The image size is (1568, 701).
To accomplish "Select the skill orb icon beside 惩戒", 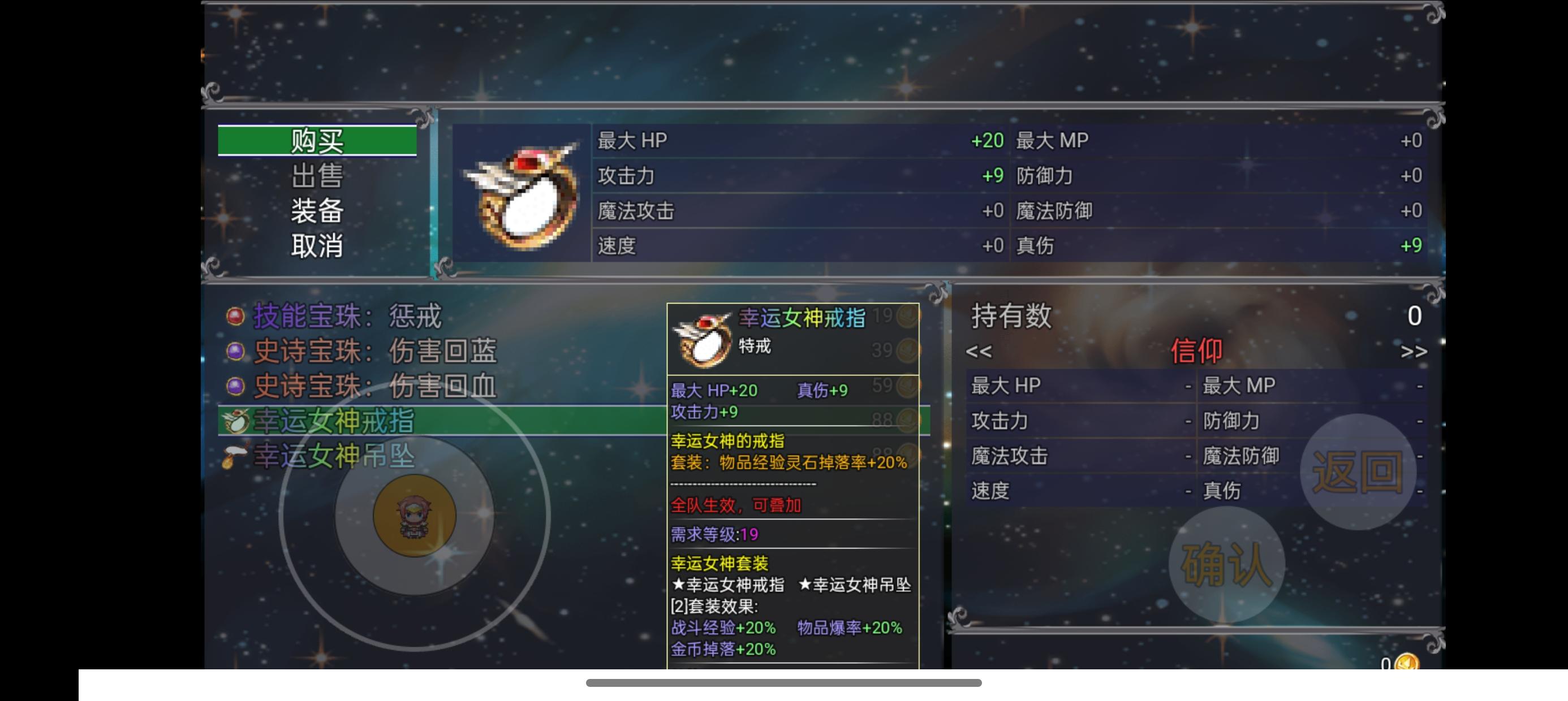I will click(238, 317).
